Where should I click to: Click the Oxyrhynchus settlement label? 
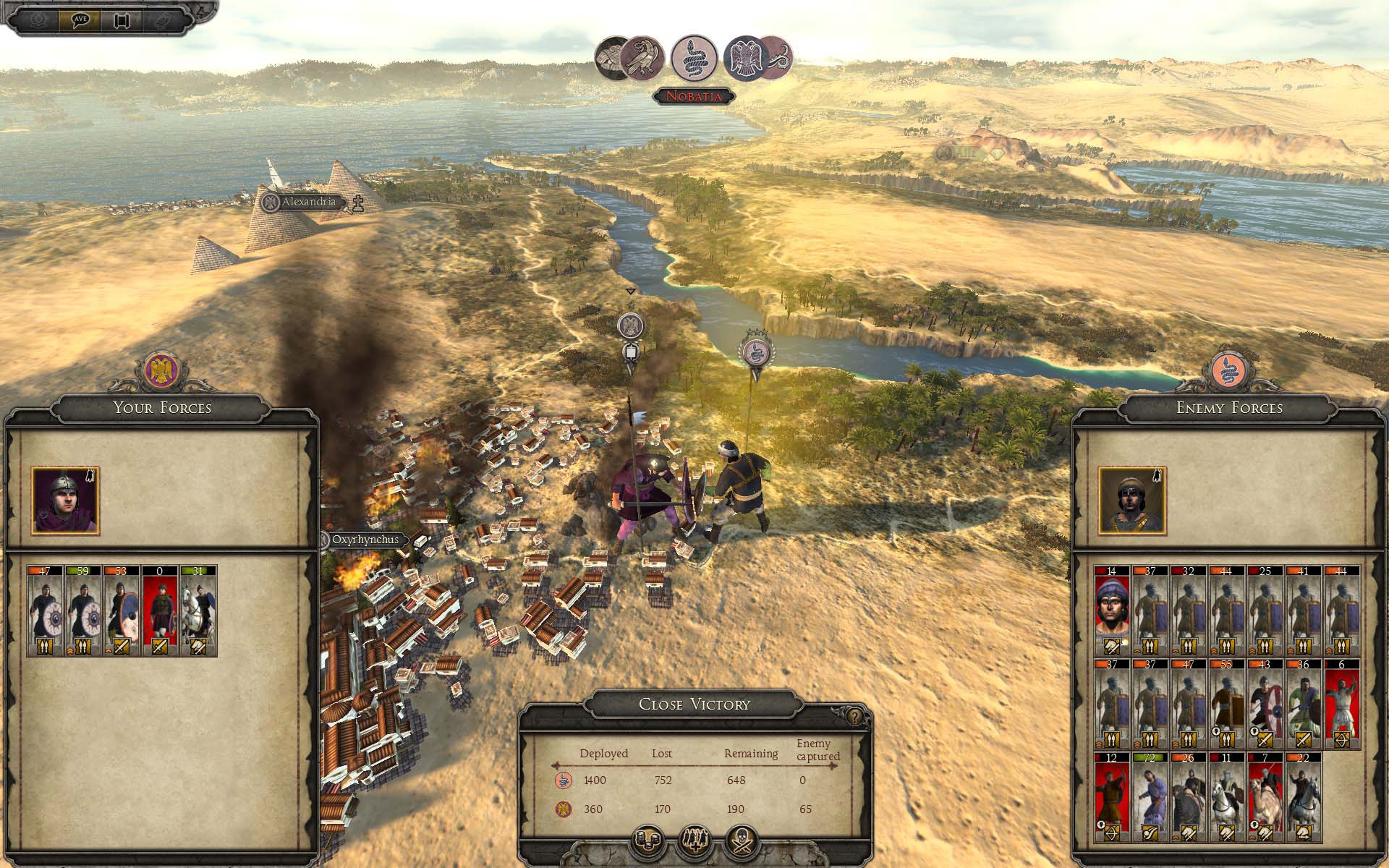pyautogui.click(x=365, y=540)
